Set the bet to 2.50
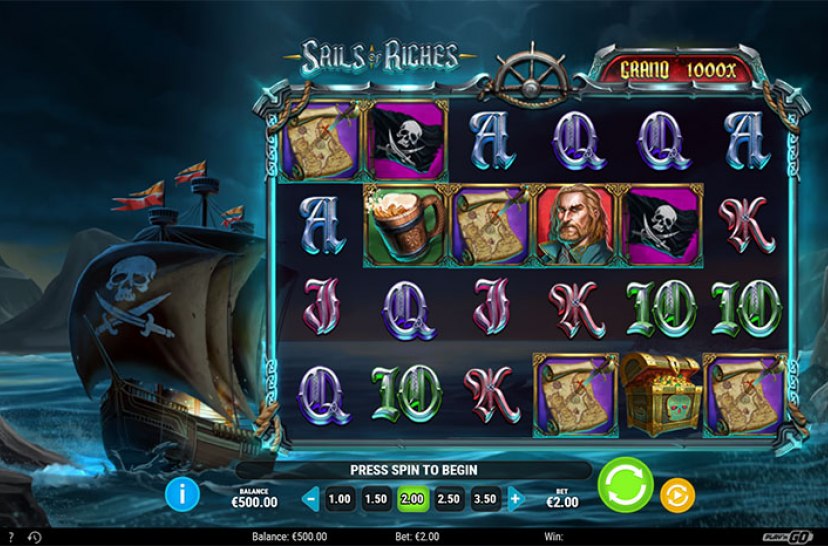This screenshot has width=828, height=546. (x=449, y=498)
